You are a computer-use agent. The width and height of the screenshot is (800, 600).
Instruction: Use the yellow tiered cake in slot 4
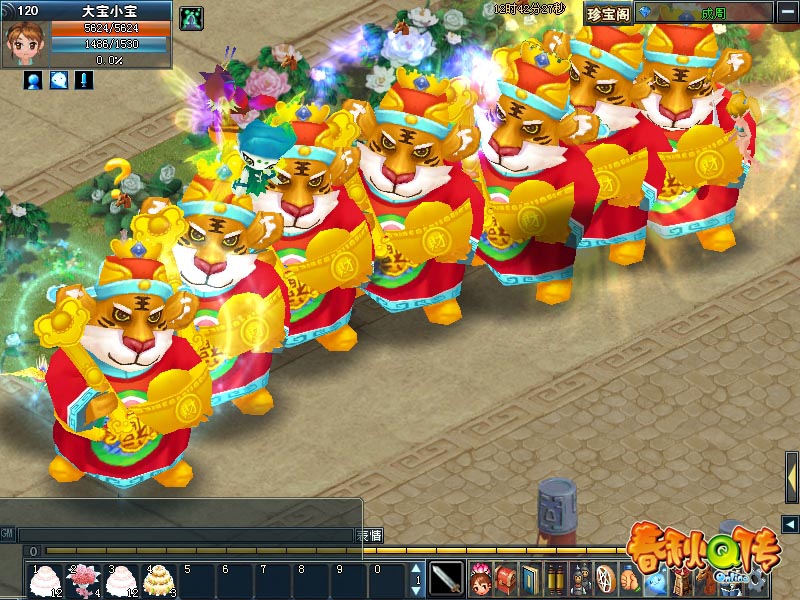(156, 579)
